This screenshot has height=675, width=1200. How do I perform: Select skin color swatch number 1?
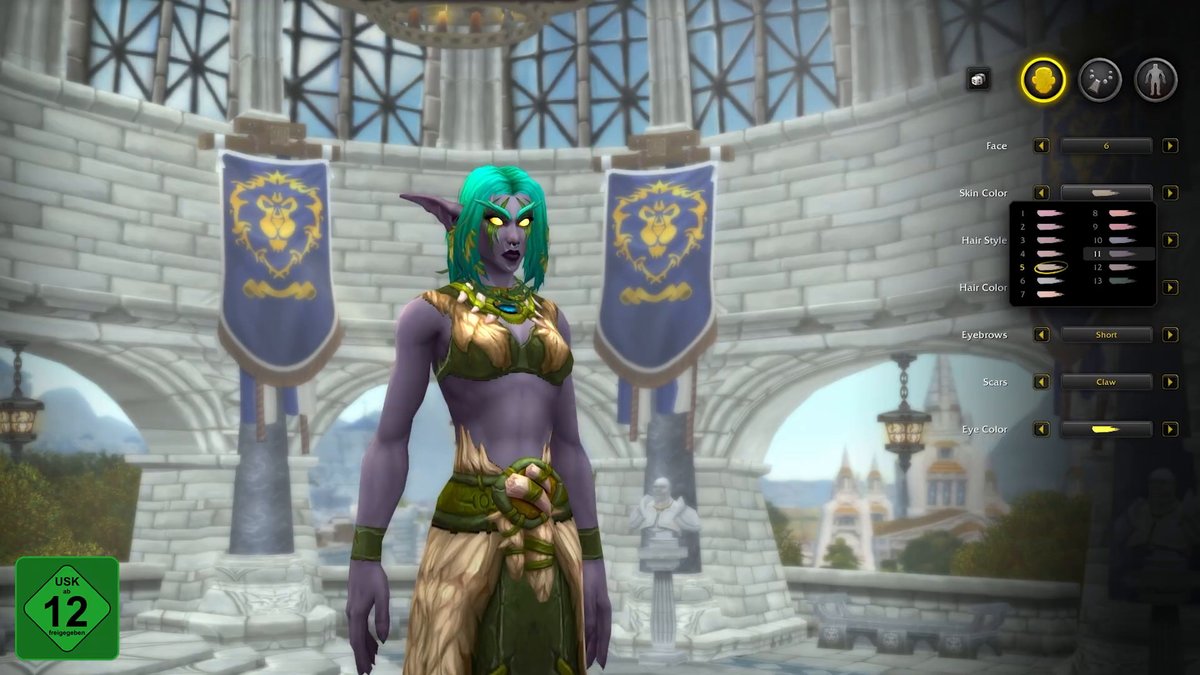tap(1050, 214)
